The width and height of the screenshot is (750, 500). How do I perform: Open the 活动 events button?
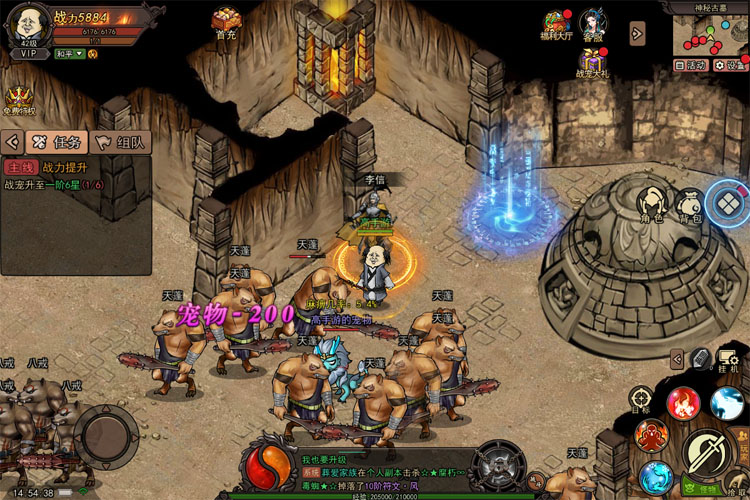point(690,65)
